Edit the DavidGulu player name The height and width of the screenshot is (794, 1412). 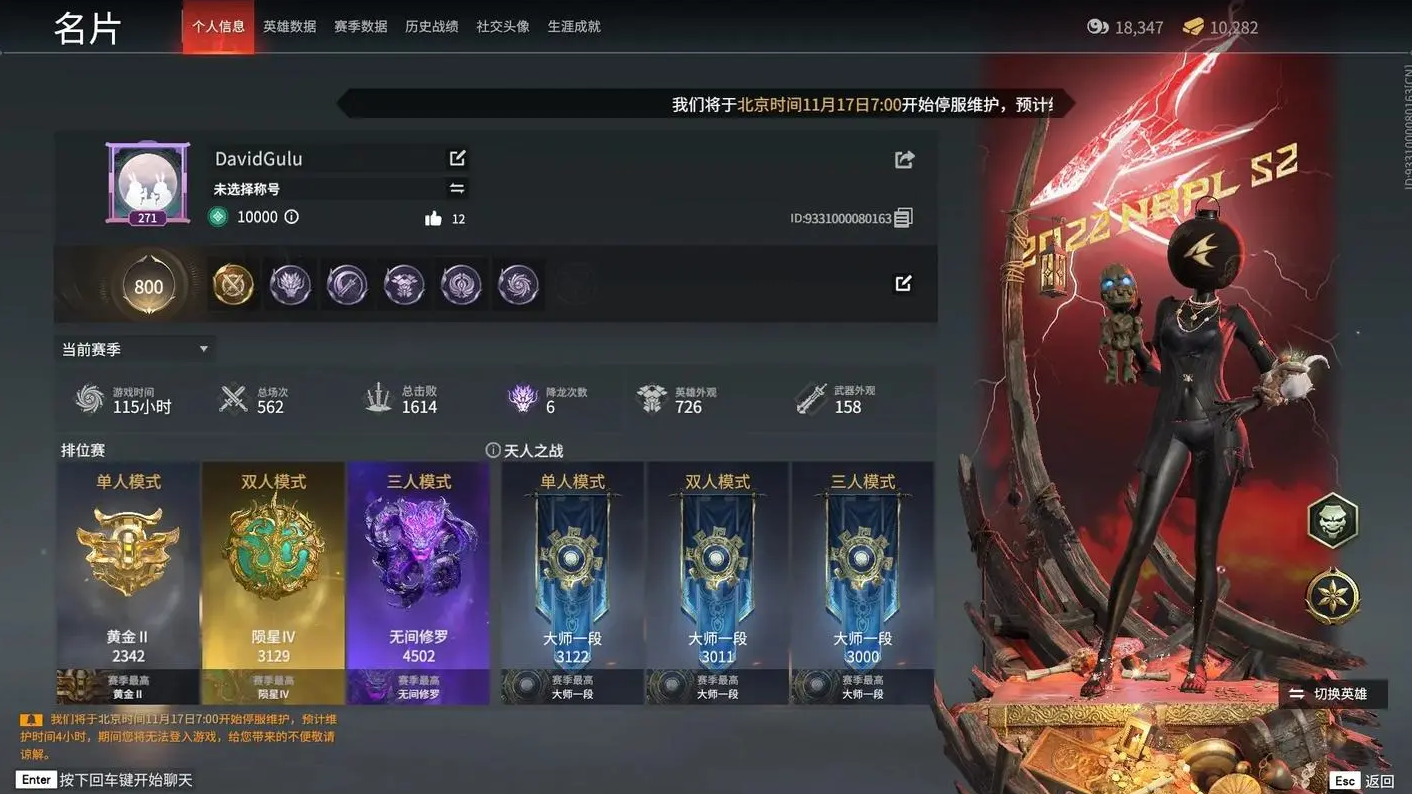tap(457, 158)
